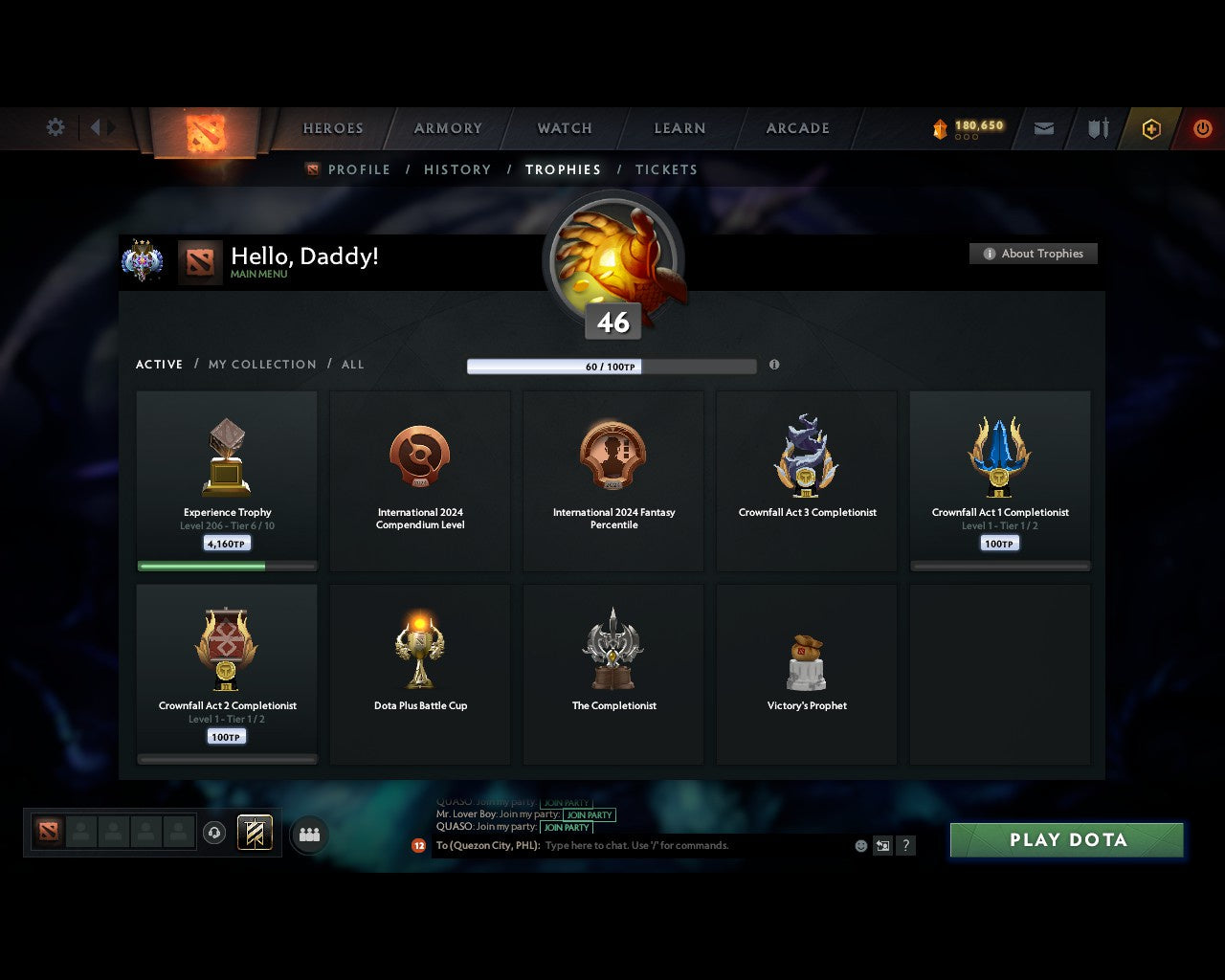The height and width of the screenshot is (980, 1225).
Task: Switch to the MY COLLECTION filter
Action: (261, 365)
